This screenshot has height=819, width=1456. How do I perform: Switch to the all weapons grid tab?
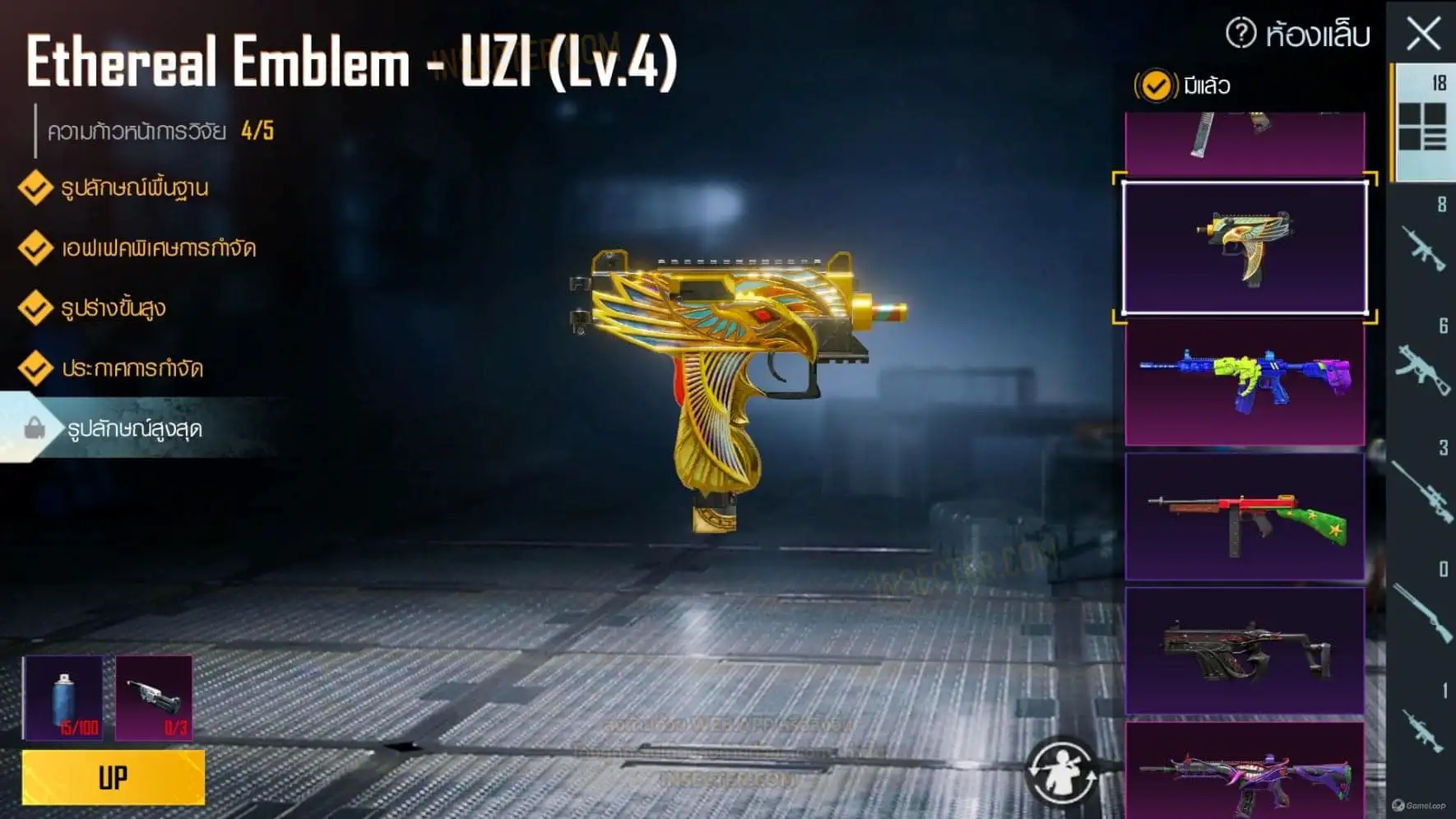(x=1422, y=123)
